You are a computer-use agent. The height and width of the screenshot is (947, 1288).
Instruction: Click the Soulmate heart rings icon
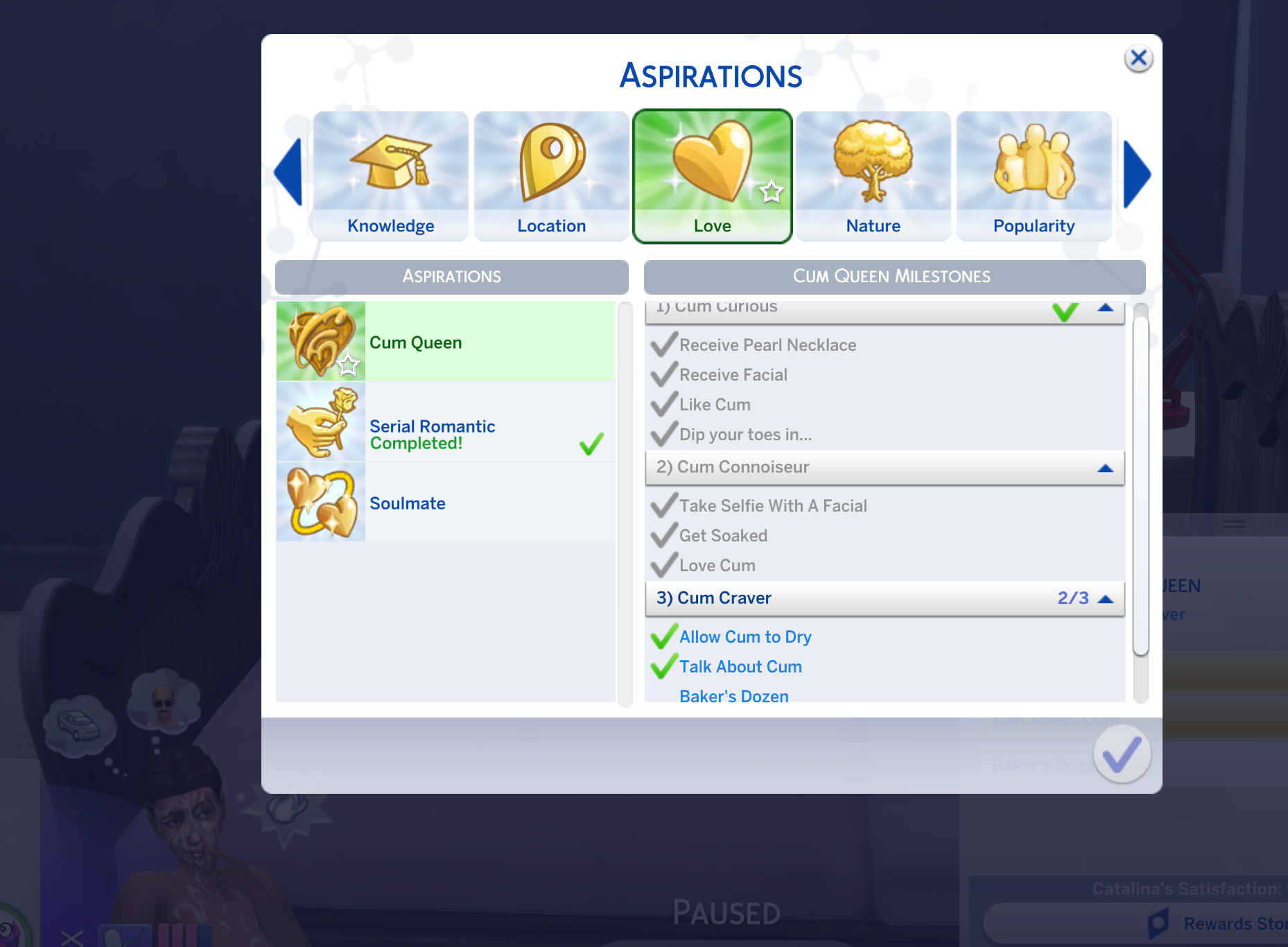[321, 502]
